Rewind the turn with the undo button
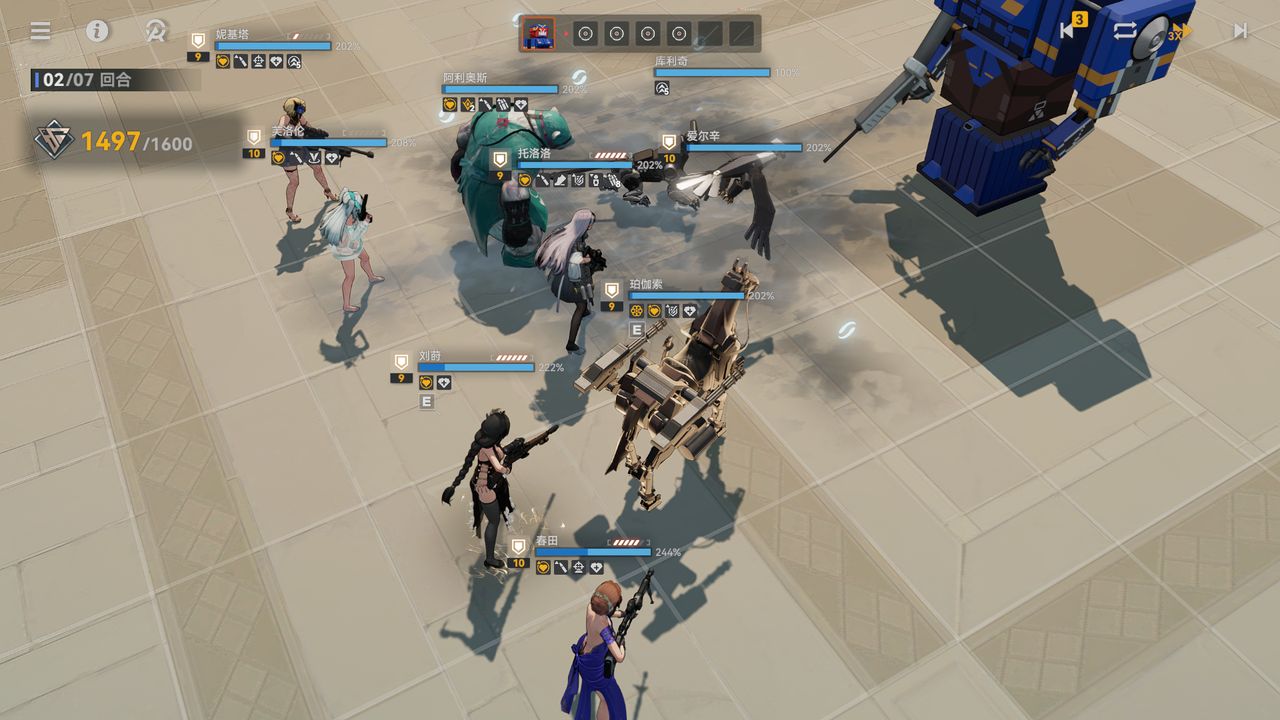Image resolution: width=1280 pixels, height=720 pixels. [x=1069, y=30]
